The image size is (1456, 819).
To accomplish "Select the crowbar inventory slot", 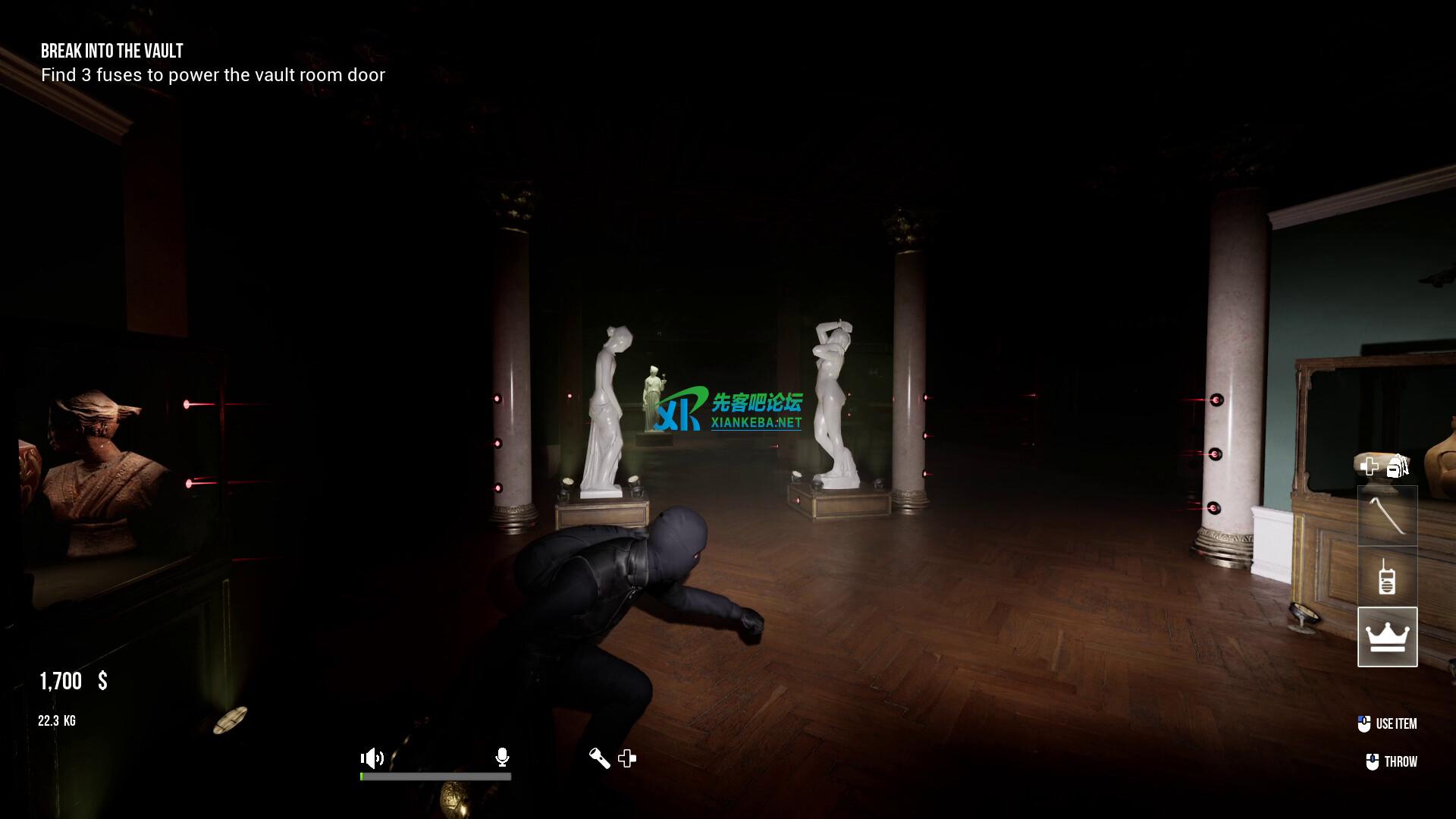I will (1387, 516).
